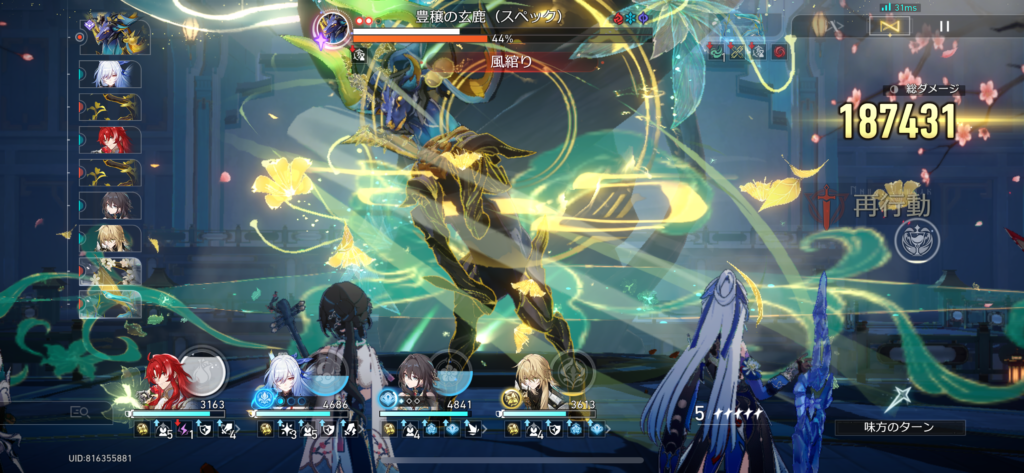Activate the brown-haired character's ultimate
Image resolution: width=1024 pixels, height=473 pixels.
tap(451, 371)
